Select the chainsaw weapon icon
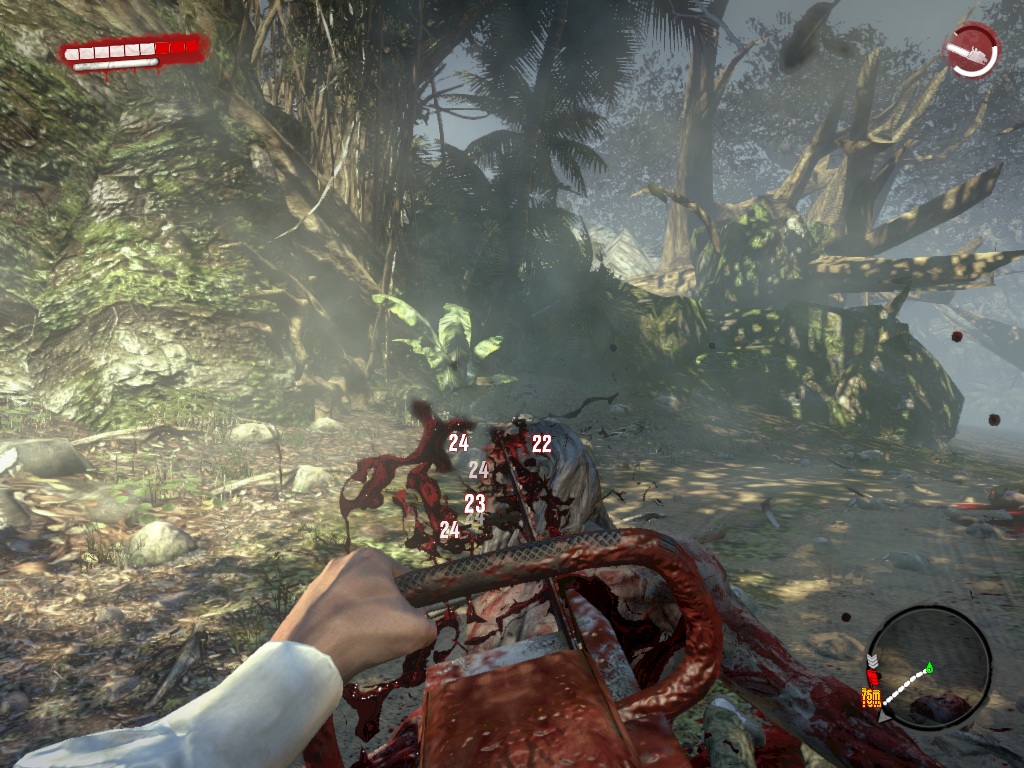This screenshot has width=1024, height=768. (x=971, y=50)
